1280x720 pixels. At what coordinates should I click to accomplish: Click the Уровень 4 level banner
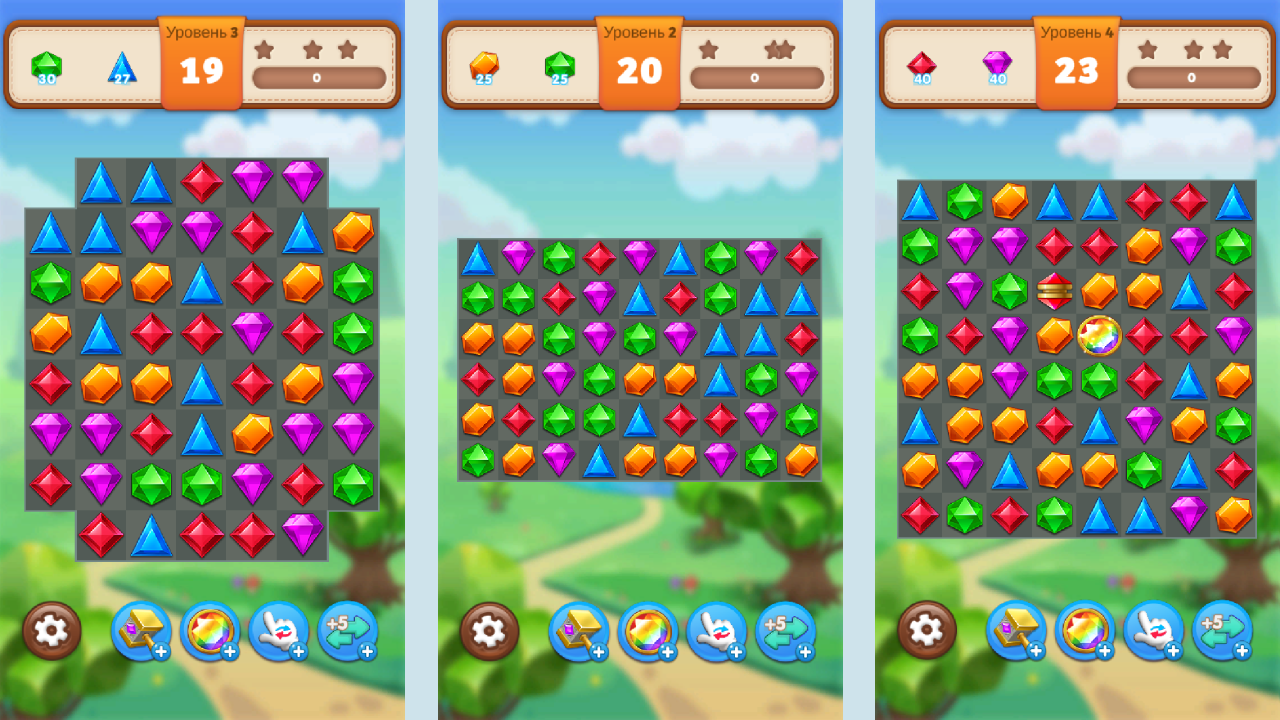coord(1076,30)
